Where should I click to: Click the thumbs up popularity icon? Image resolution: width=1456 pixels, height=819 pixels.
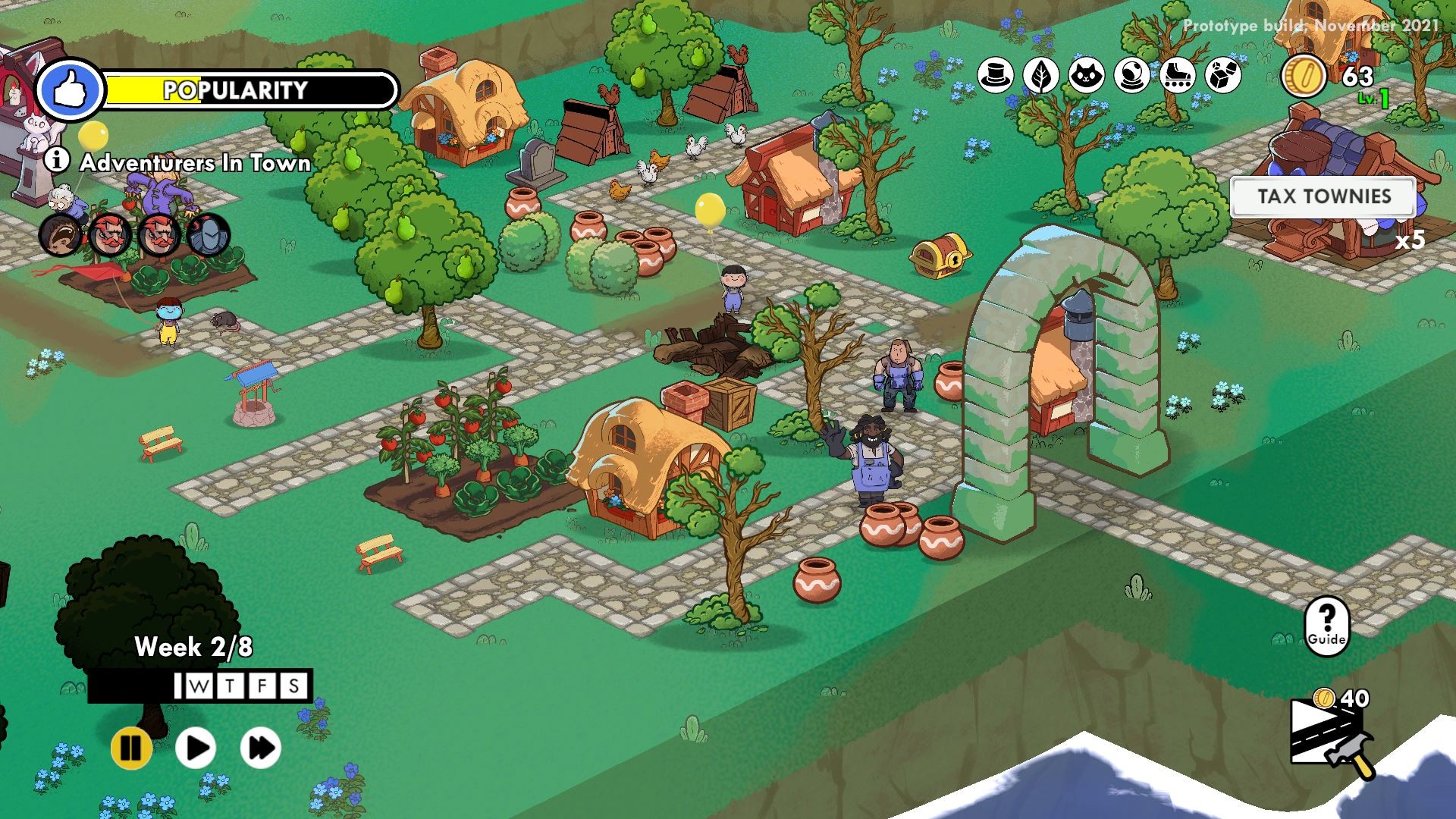(x=72, y=89)
